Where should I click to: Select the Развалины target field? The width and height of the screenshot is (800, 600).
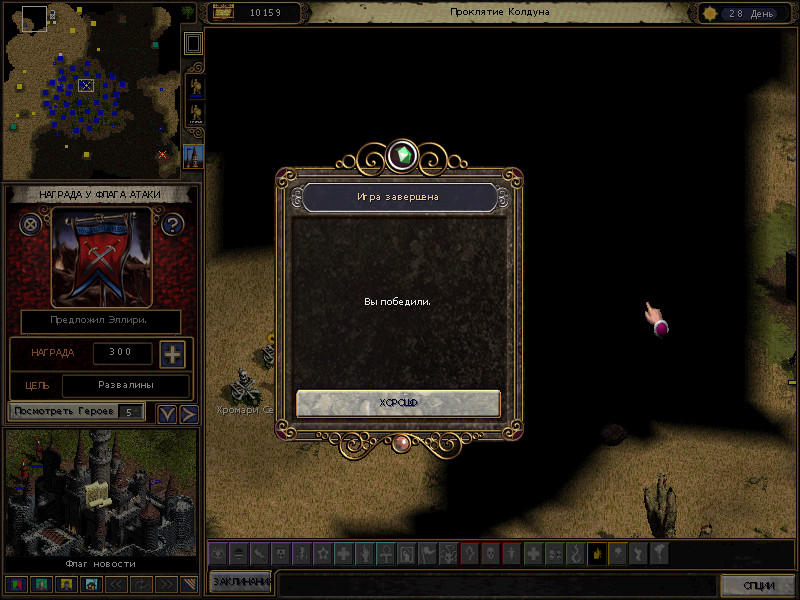[x=126, y=385]
